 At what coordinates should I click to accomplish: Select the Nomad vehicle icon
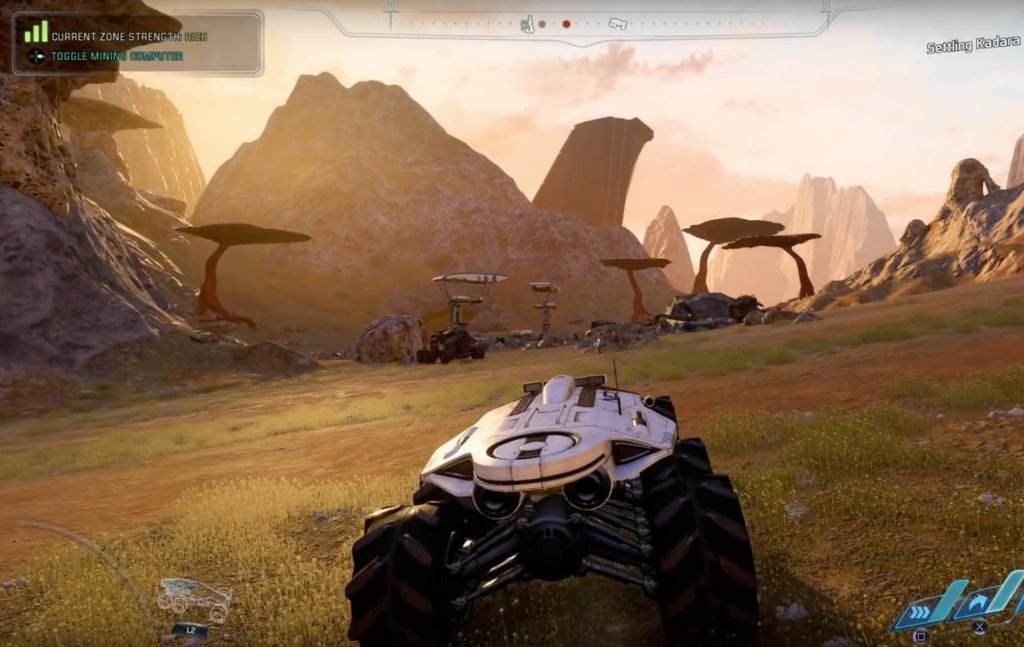point(194,598)
